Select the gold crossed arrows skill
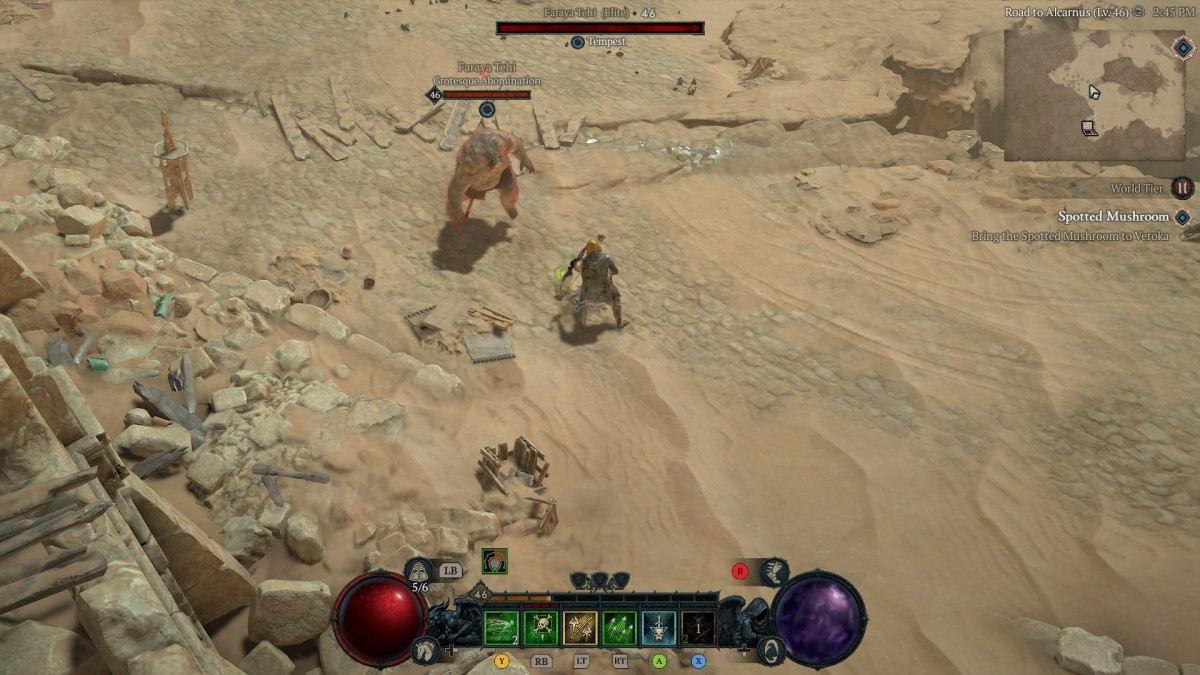The height and width of the screenshot is (675, 1200). (x=579, y=627)
